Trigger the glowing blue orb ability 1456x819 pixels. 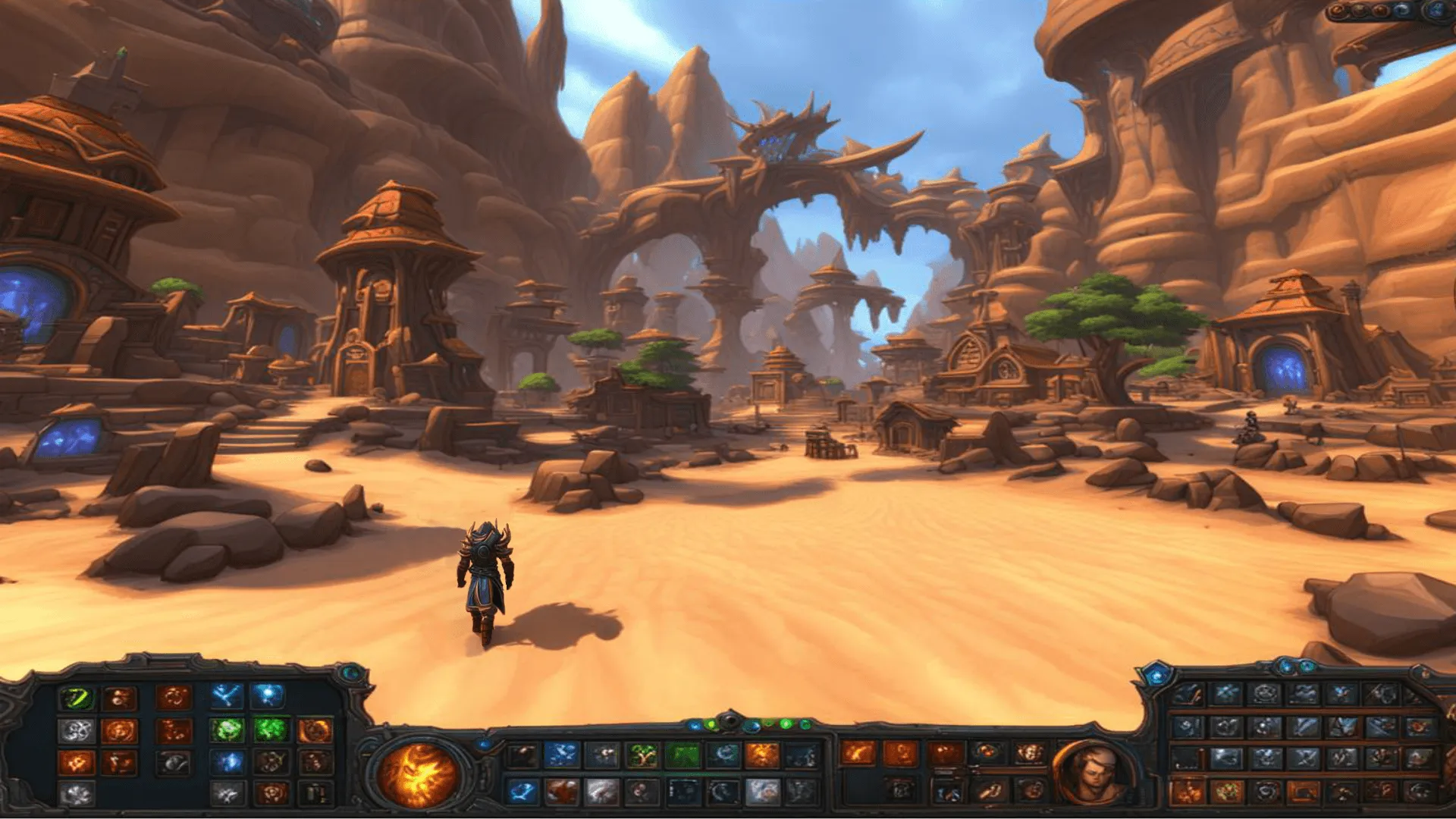click(268, 695)
